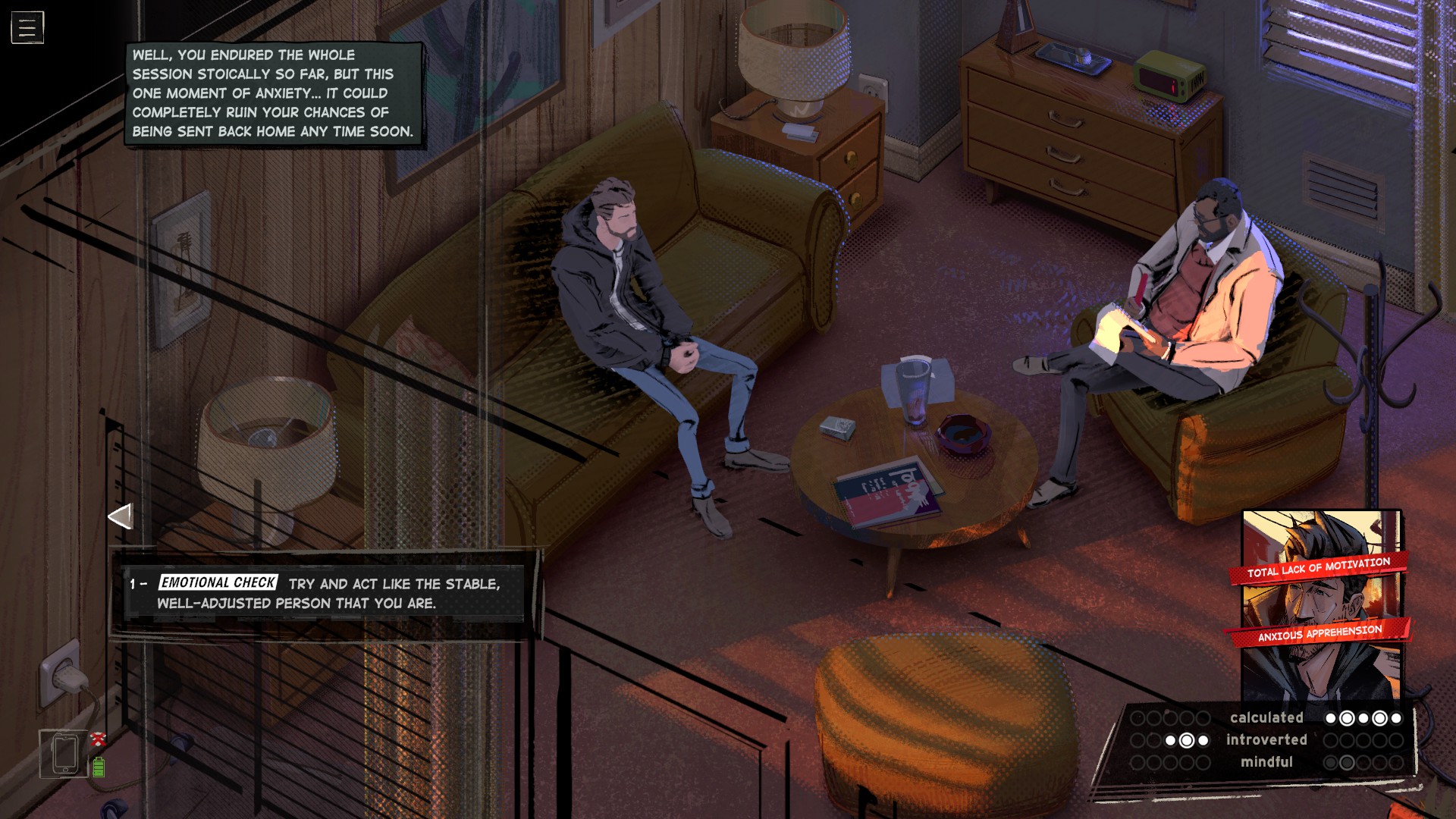Click the 'calculated' trait label

pyautogui.click(x=1267, y=717)
